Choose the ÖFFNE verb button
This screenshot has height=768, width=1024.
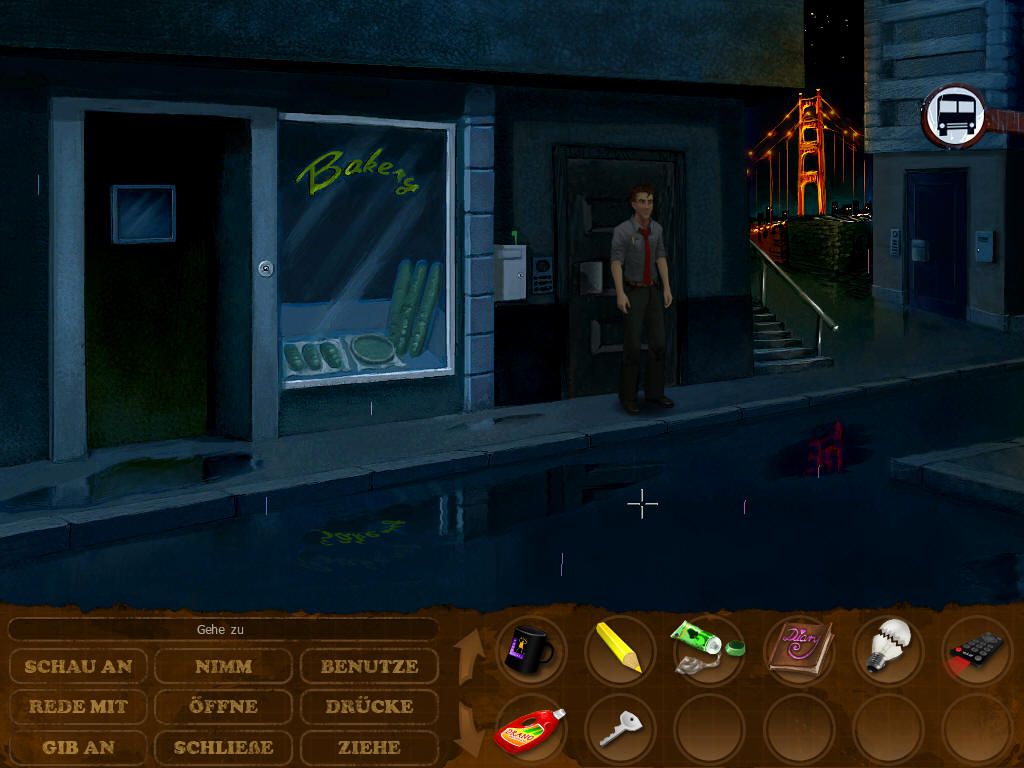point(224,706)
